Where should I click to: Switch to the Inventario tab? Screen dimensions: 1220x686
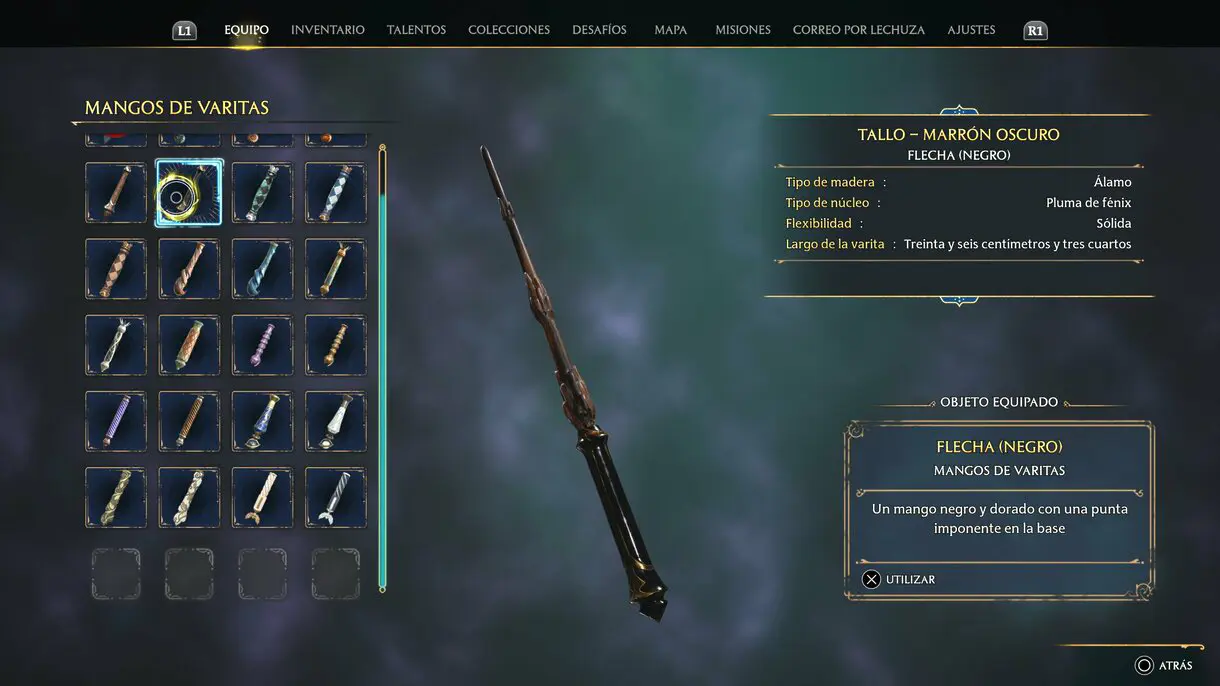327,30
